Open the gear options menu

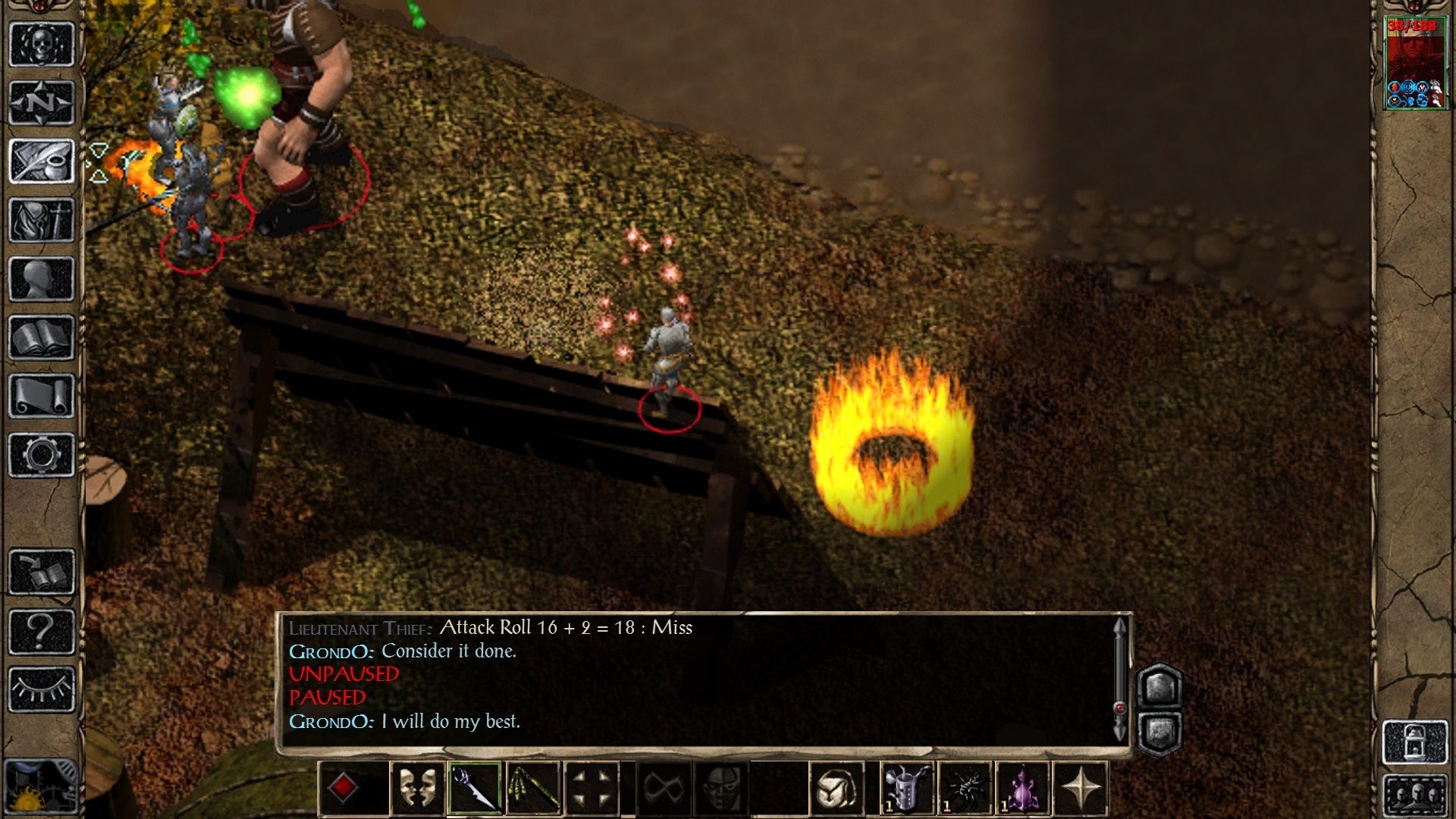tap(42, 455)
